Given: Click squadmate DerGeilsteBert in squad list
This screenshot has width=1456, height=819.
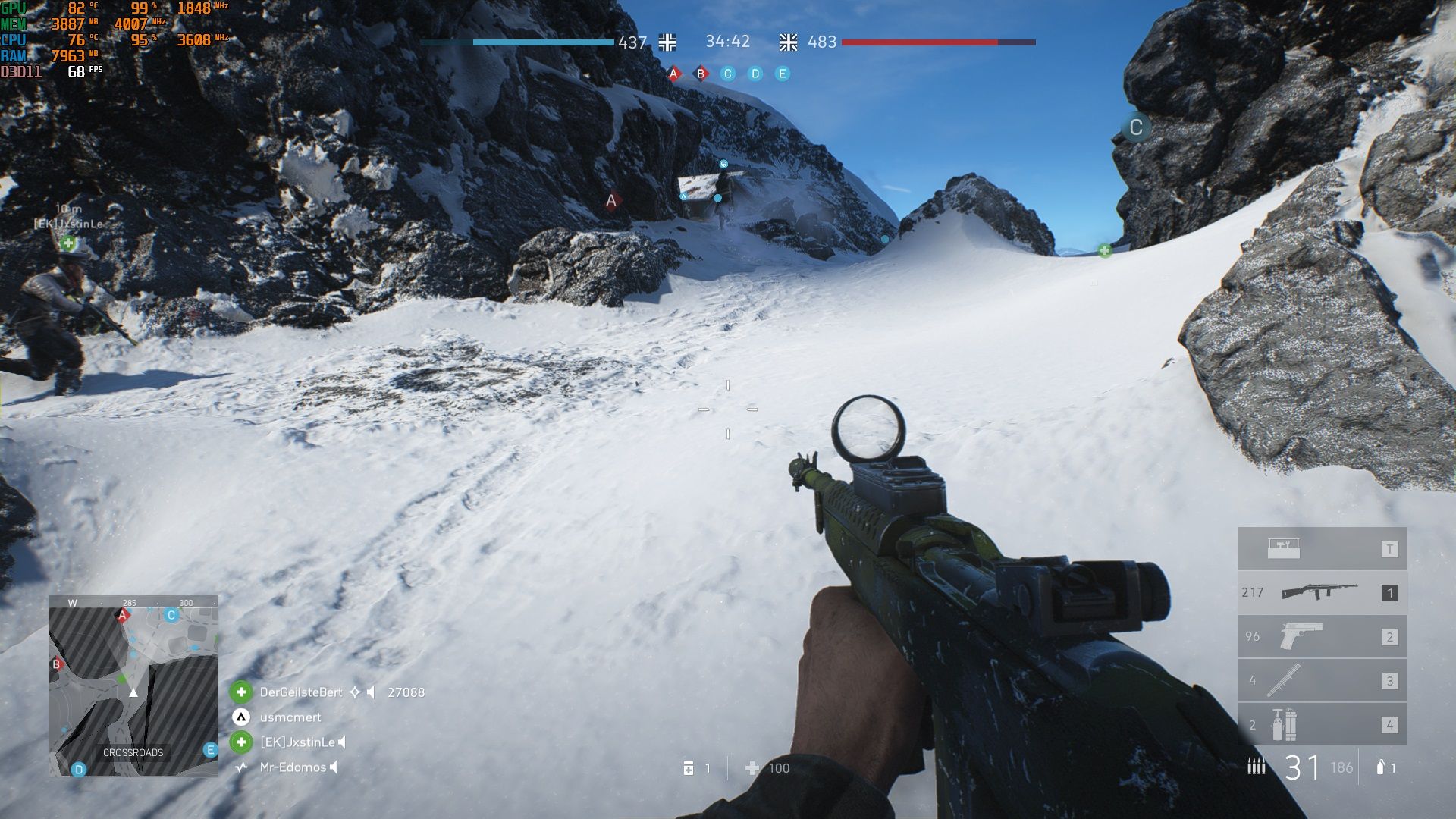Looking at the screenshot, I should click(x=300, y=692).
